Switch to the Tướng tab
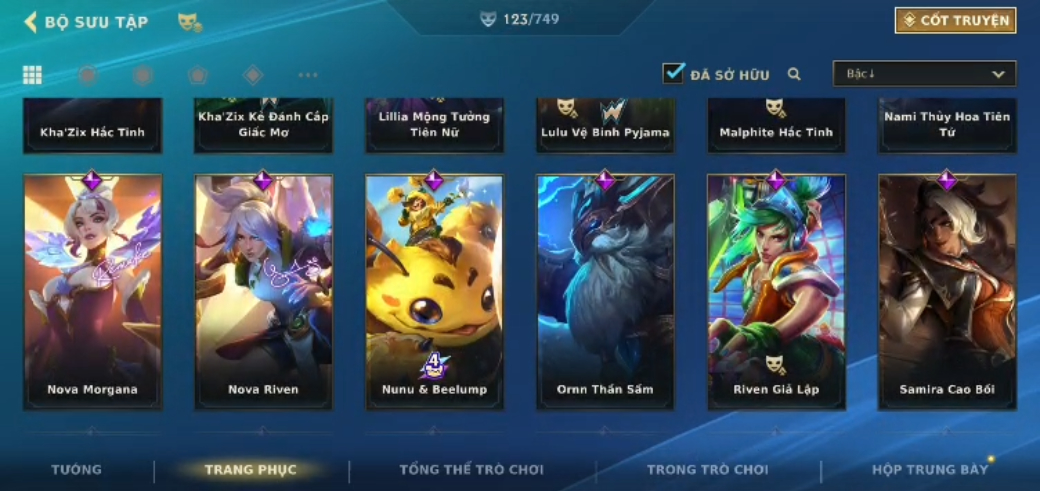This screenshot has height=491, width=1040. tap(77, 469)
